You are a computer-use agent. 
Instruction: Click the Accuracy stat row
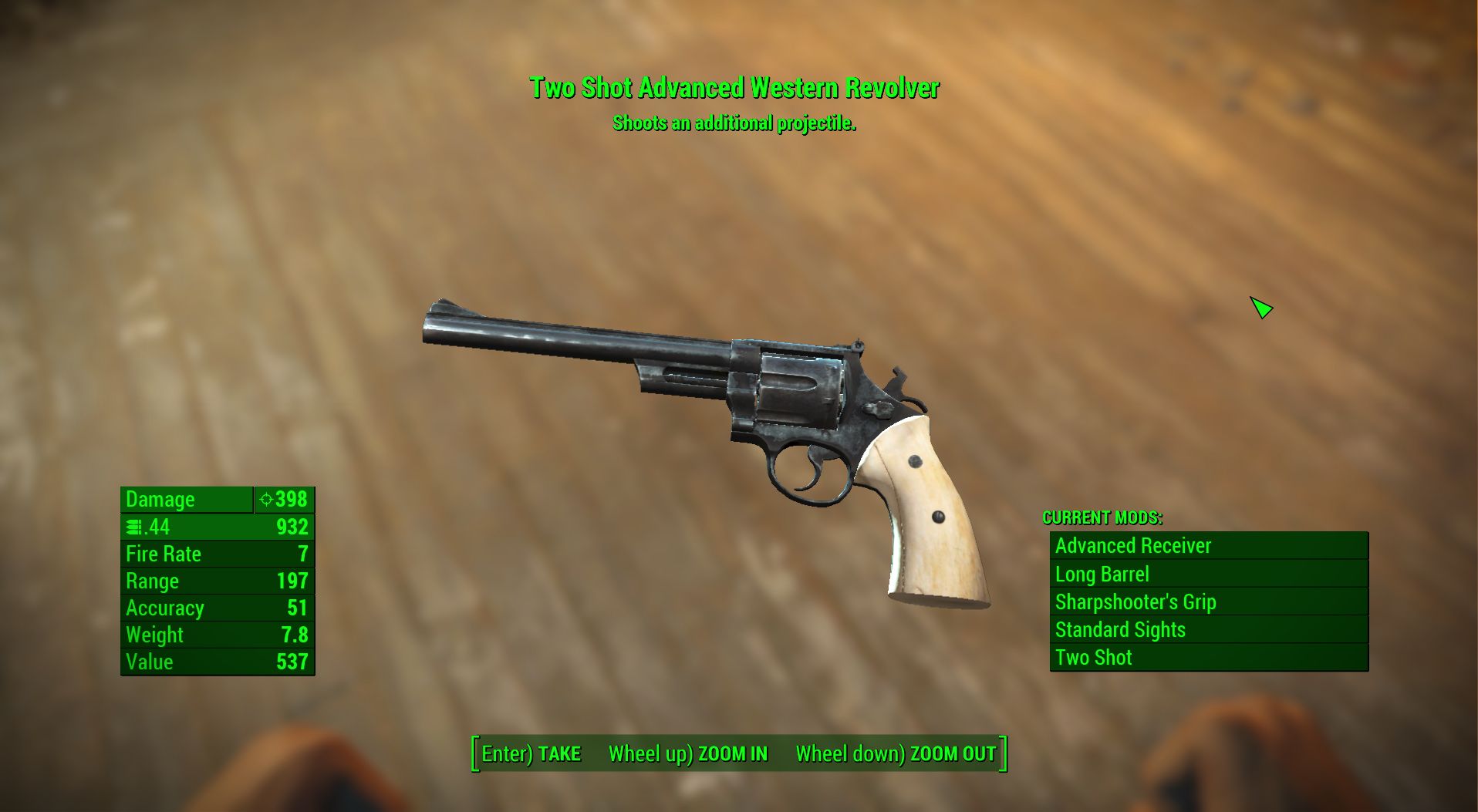click(x=216, y=608)
